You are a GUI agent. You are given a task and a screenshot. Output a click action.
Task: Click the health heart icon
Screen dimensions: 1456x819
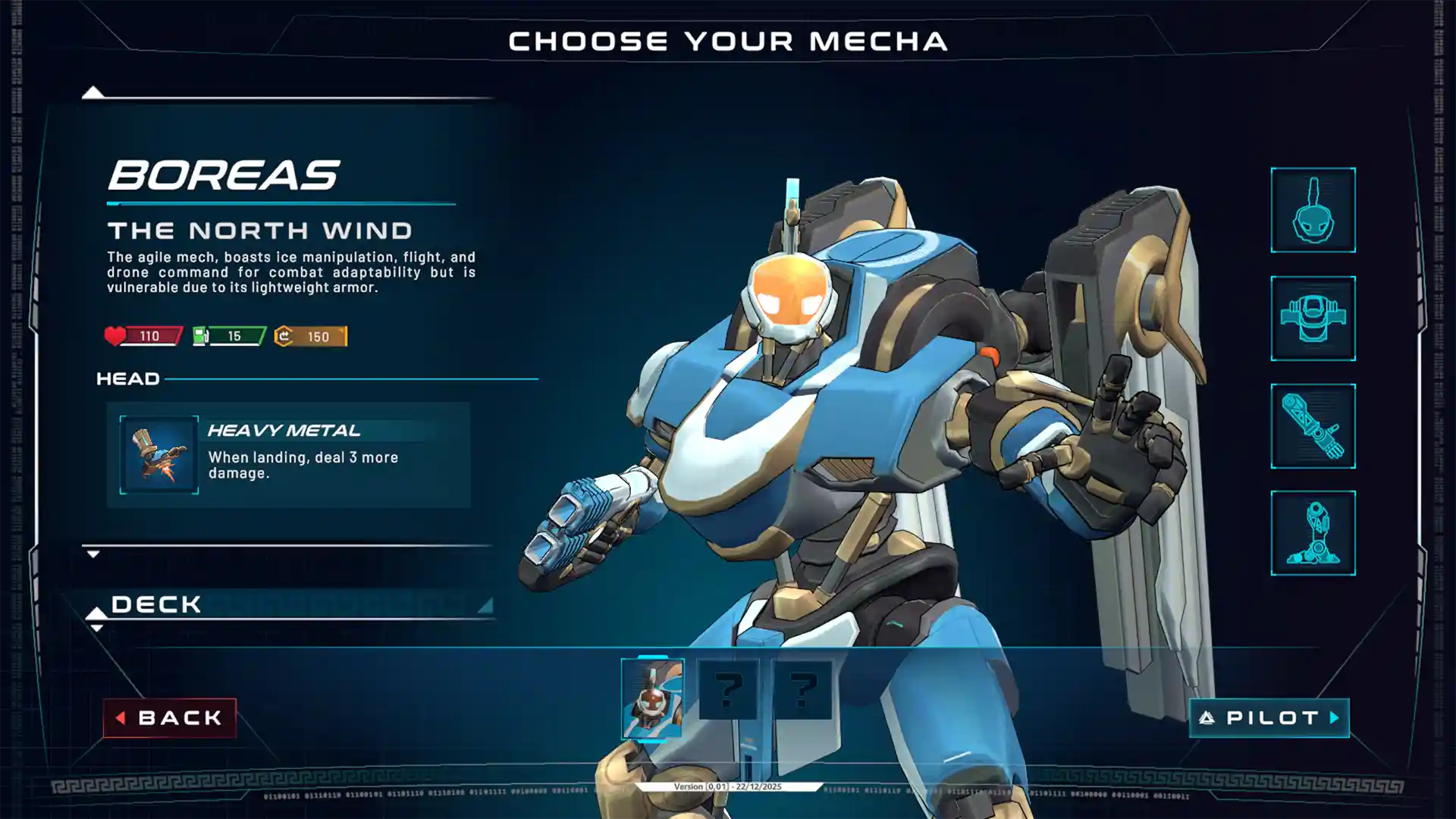tap(115, 334)
